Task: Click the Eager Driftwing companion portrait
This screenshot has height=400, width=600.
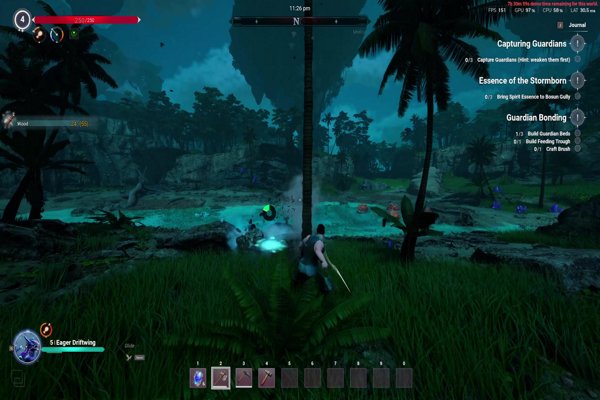Action: pos(25,345)
